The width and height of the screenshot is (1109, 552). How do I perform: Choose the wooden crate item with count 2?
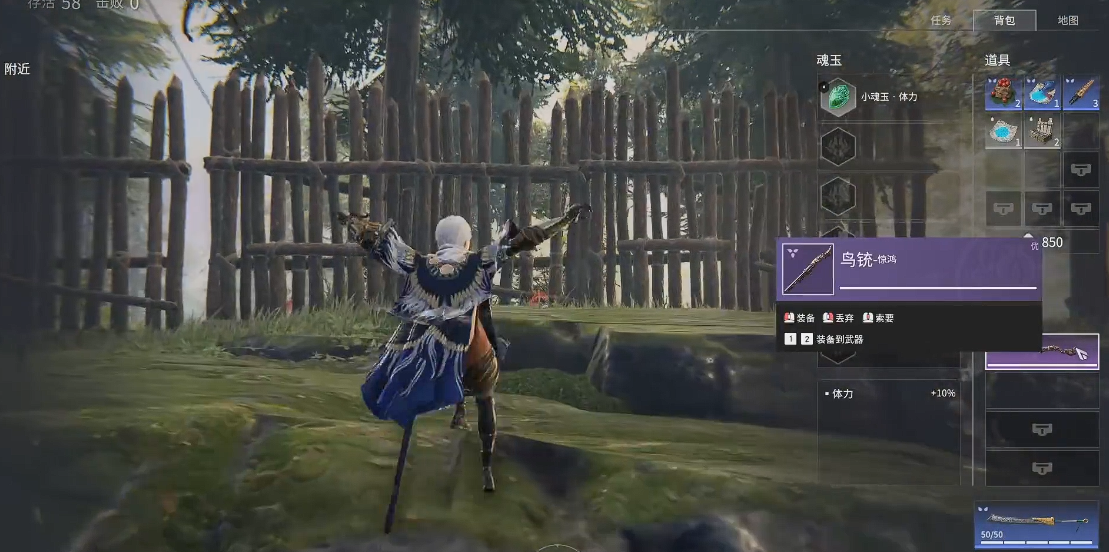[x=1042, y=131]
